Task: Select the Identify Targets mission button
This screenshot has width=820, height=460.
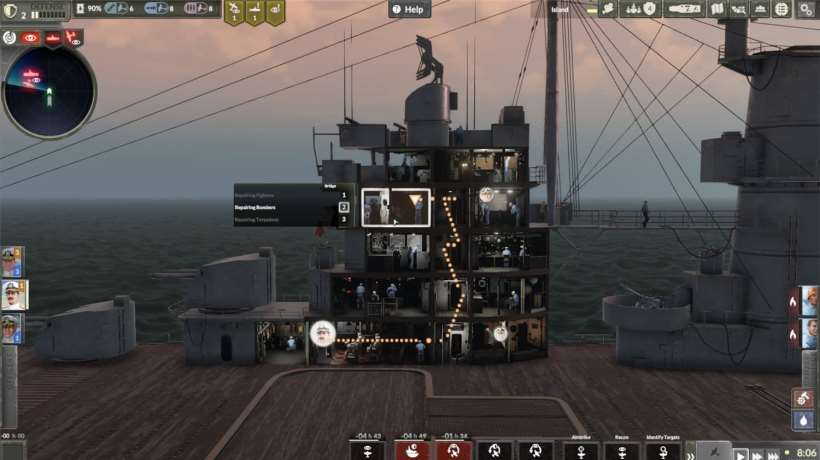Action: 666,450
